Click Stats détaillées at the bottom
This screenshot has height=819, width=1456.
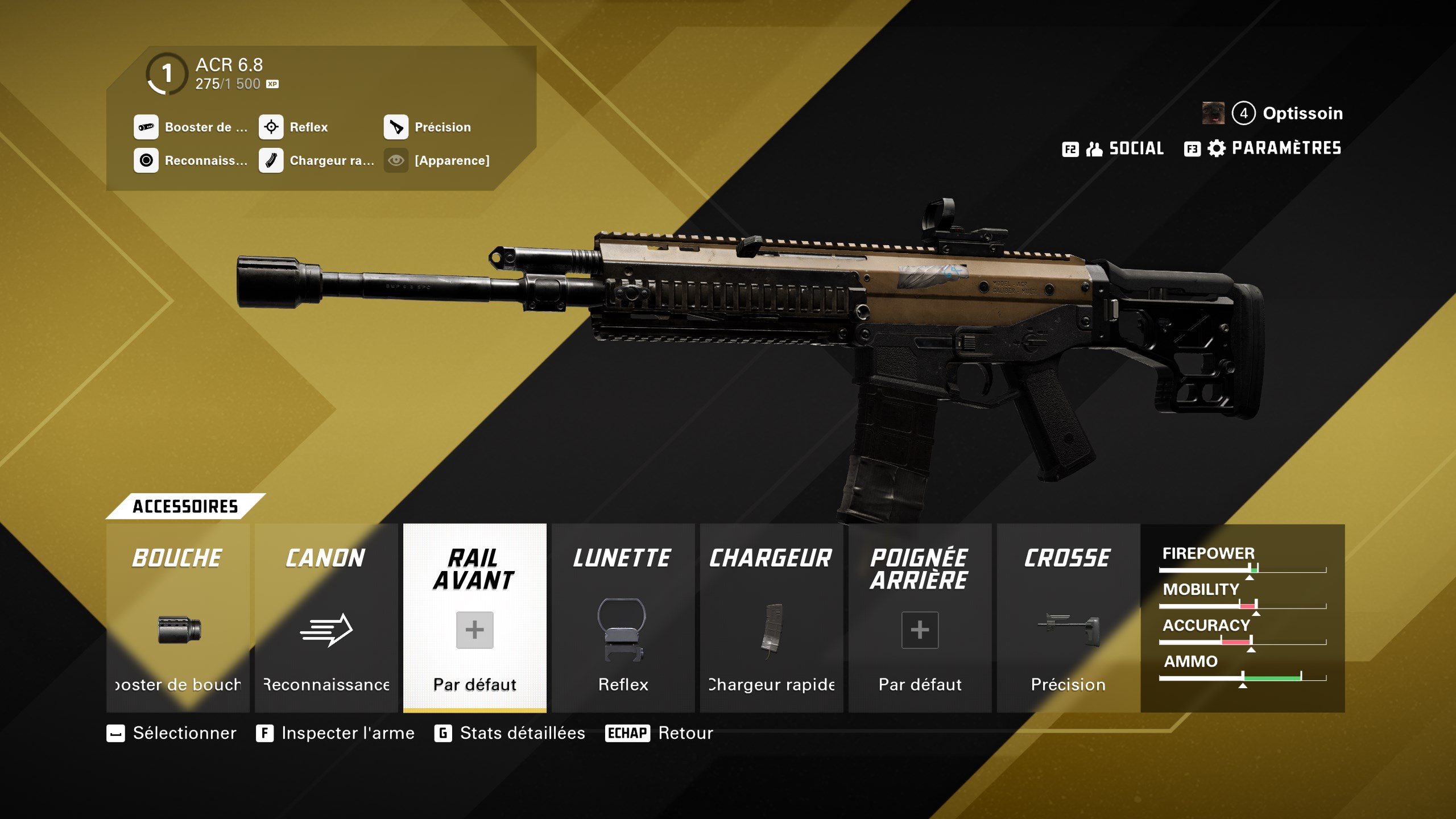coord(520,734)
